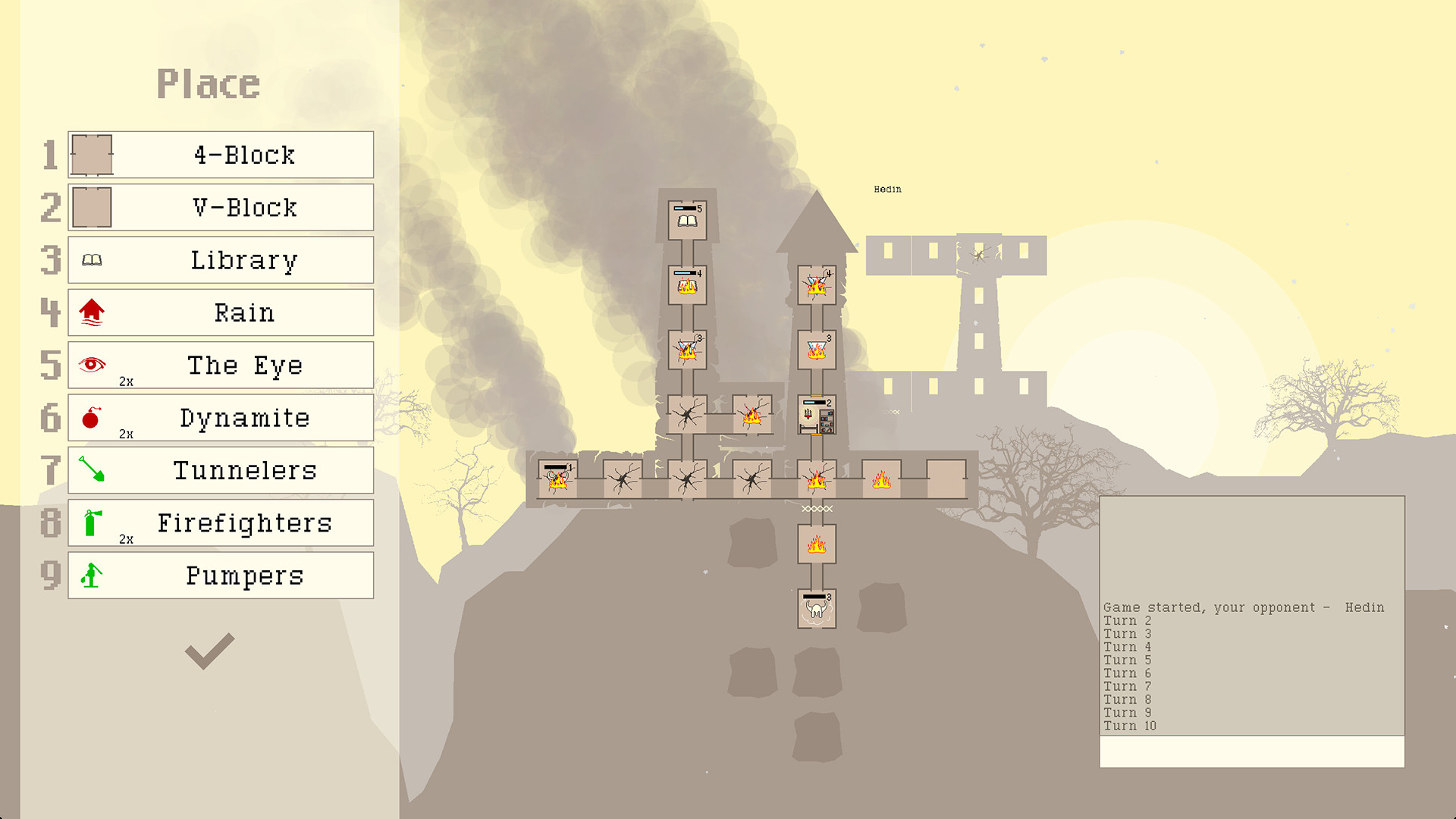This screenshot has width=1456, height=819.
Task: Click the Turn 10 entry in the log
Action: tap(1131, 725)
